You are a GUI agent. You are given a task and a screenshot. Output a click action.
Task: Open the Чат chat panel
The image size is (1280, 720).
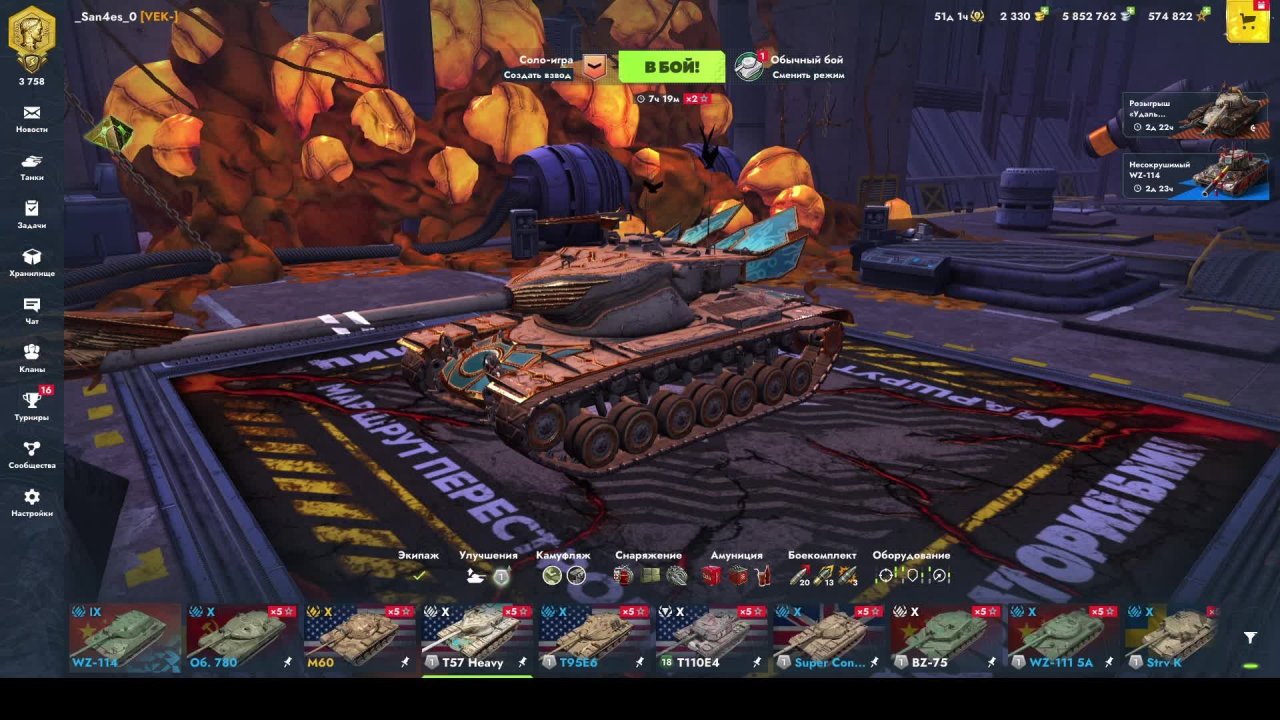point(32,310)
